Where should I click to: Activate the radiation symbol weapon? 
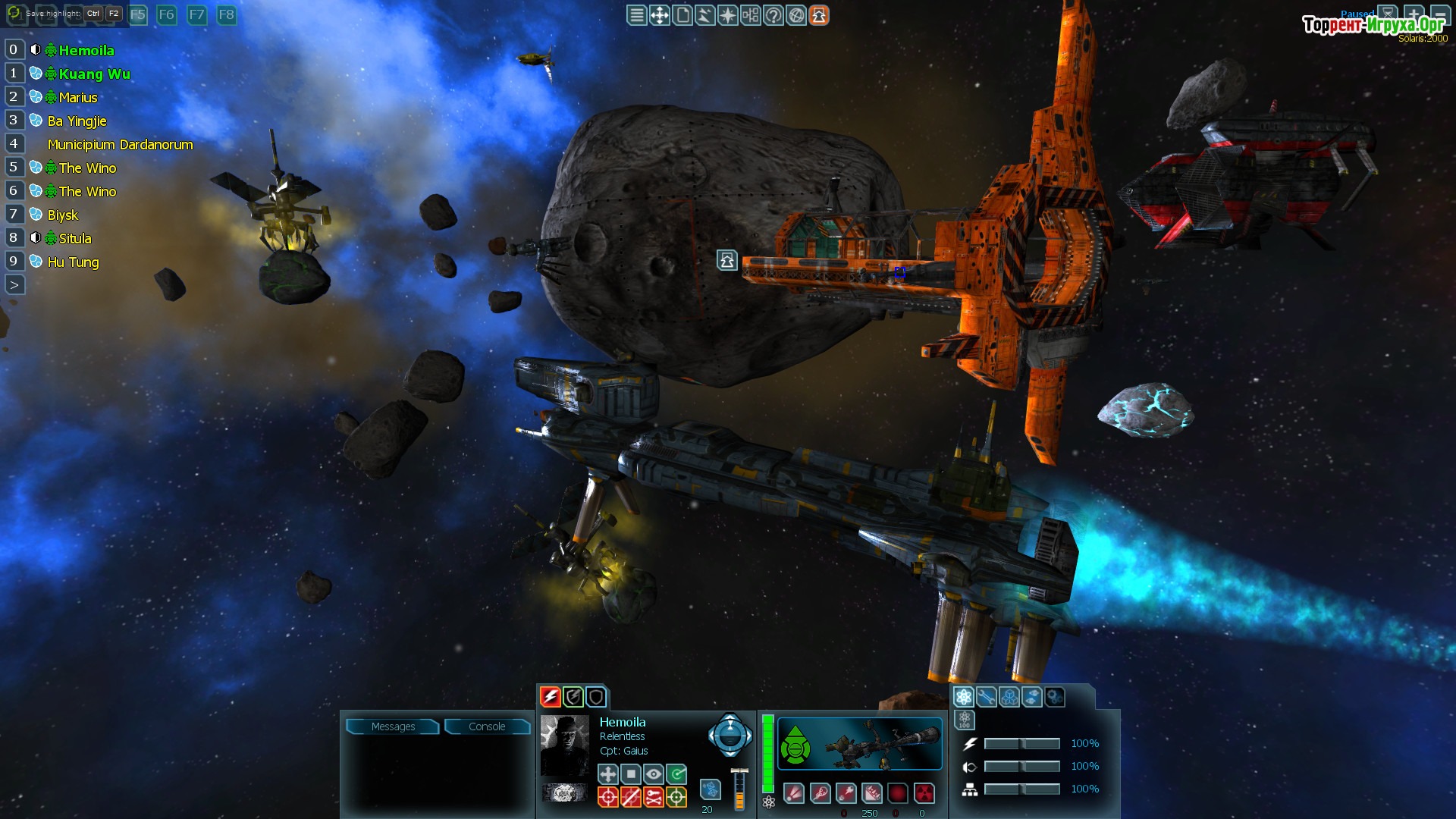pyautogui.click(x=924, y=794)
